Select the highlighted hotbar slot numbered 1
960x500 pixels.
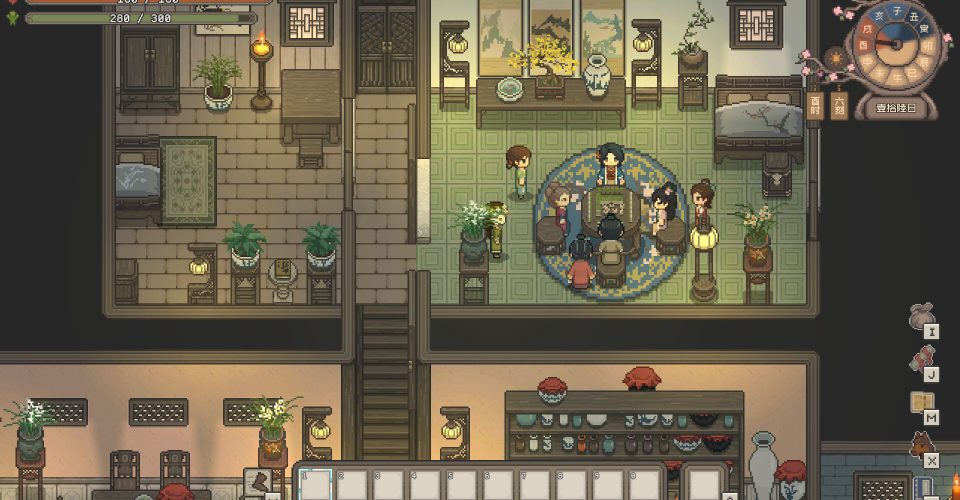point(316,485)
